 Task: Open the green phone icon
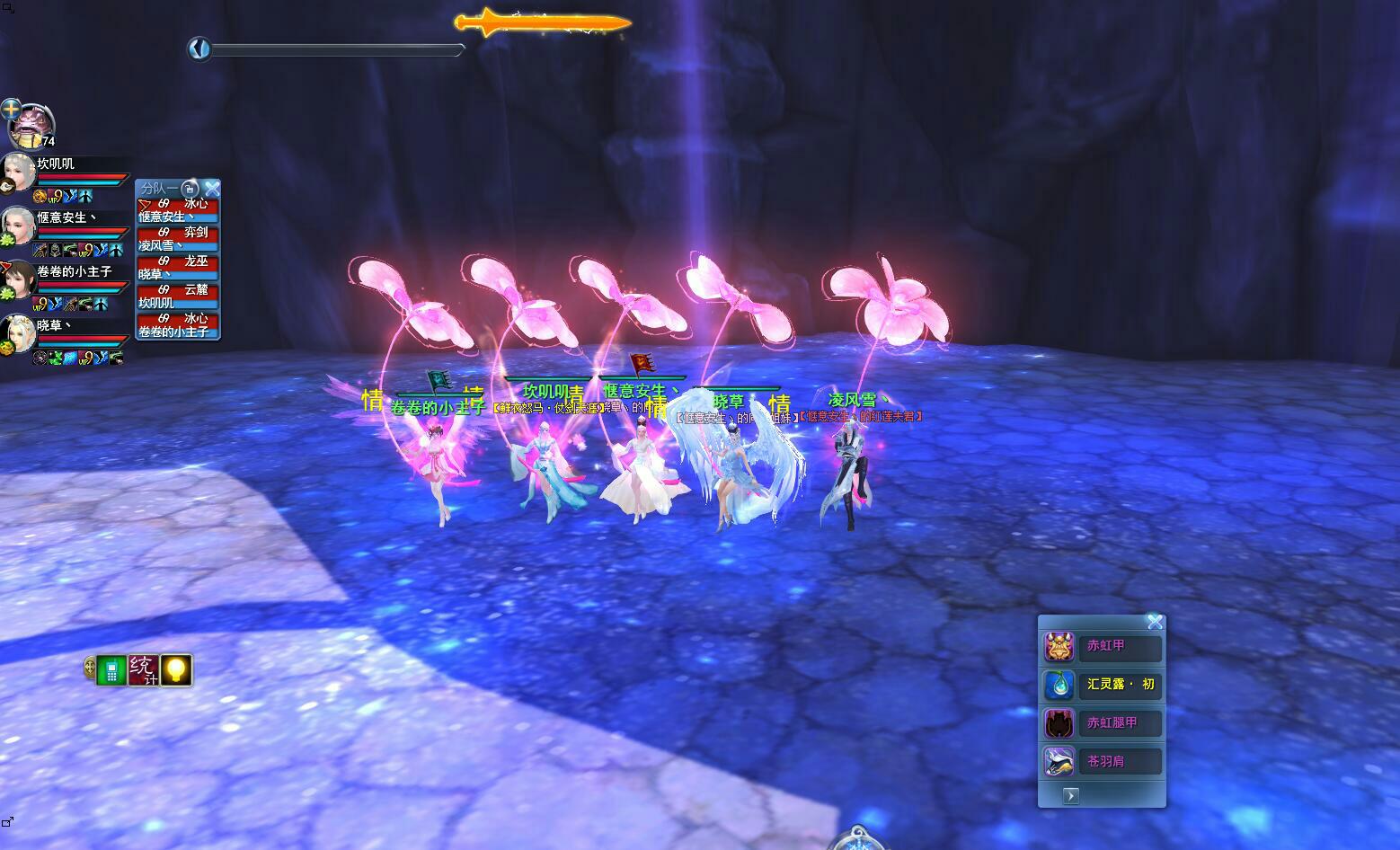(111, 670)
